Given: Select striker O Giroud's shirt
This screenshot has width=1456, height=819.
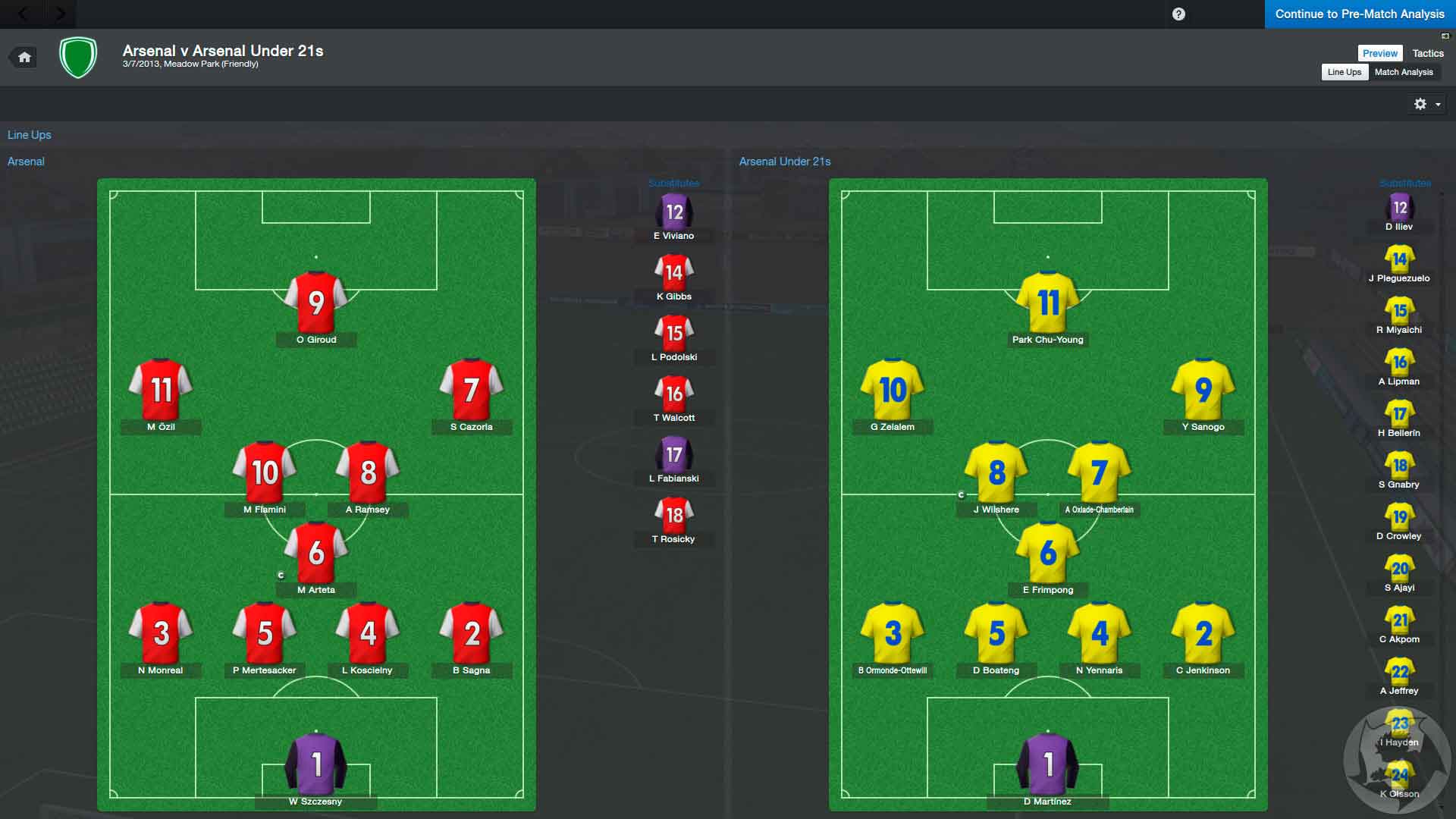Looking at the screenshot, I should 316,303.
